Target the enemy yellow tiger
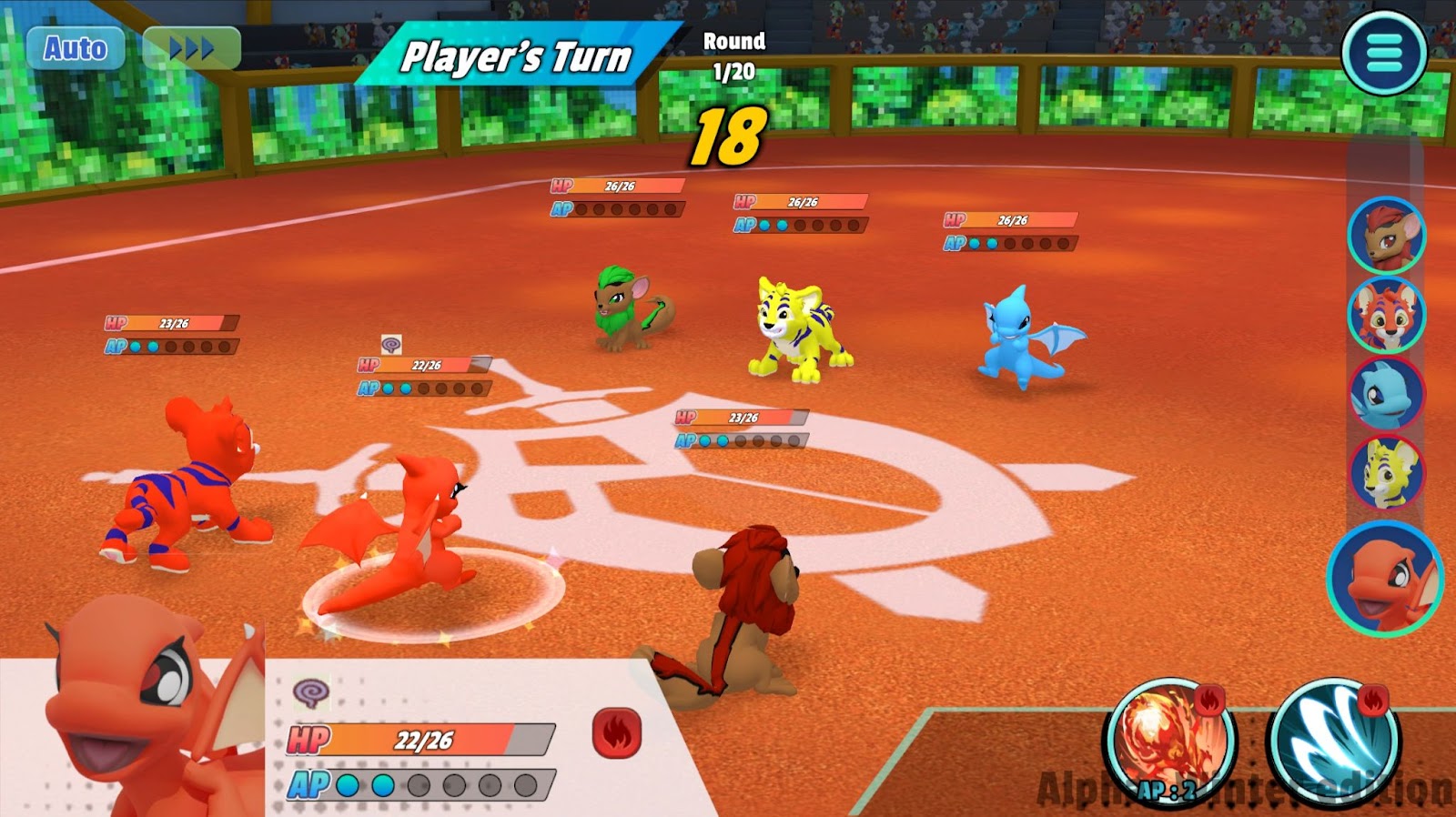The width and height of the screenshot is (1456, 817). [797, 329]
